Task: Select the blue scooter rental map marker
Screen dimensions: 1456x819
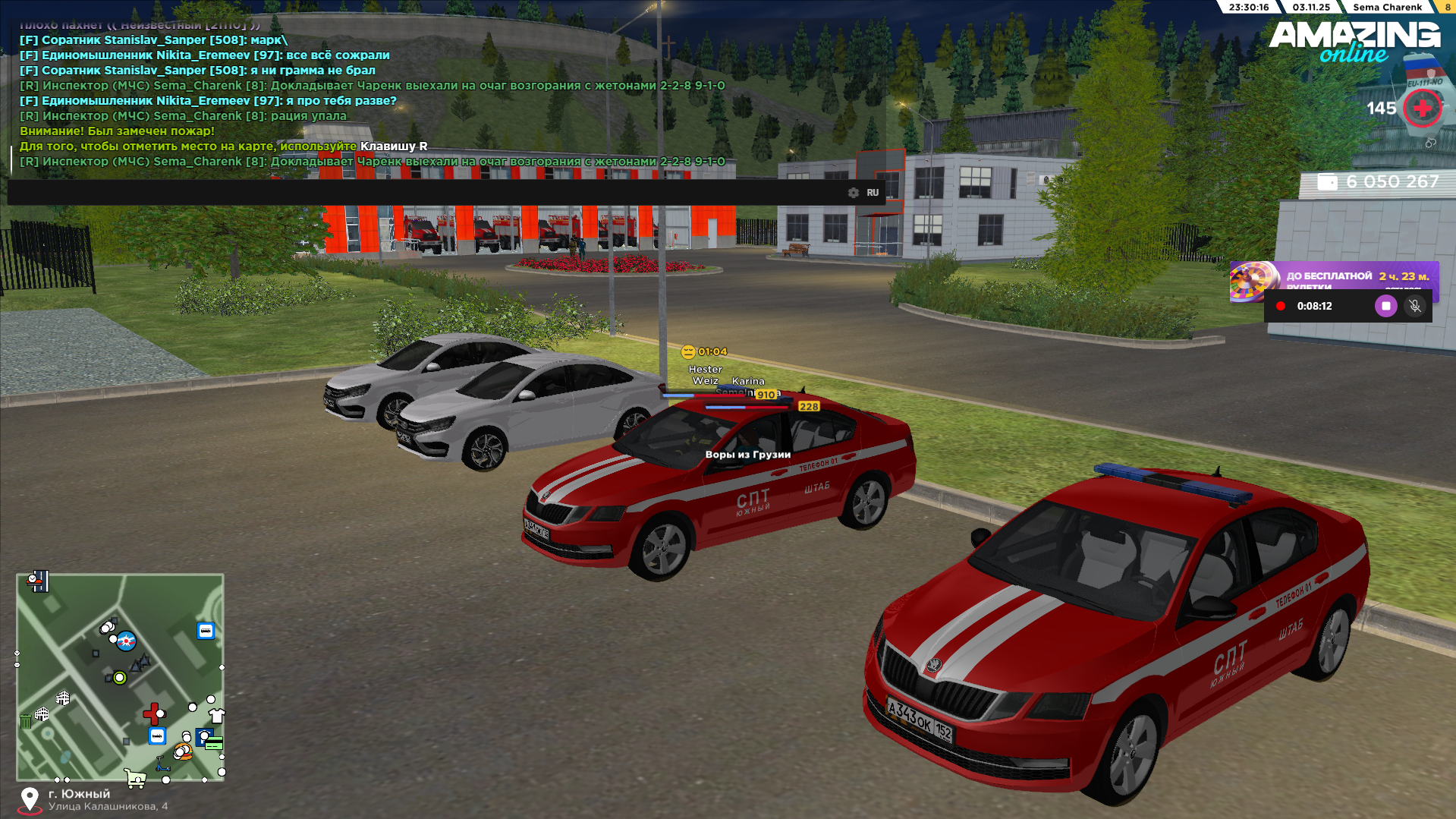Action: pos(162,764)
